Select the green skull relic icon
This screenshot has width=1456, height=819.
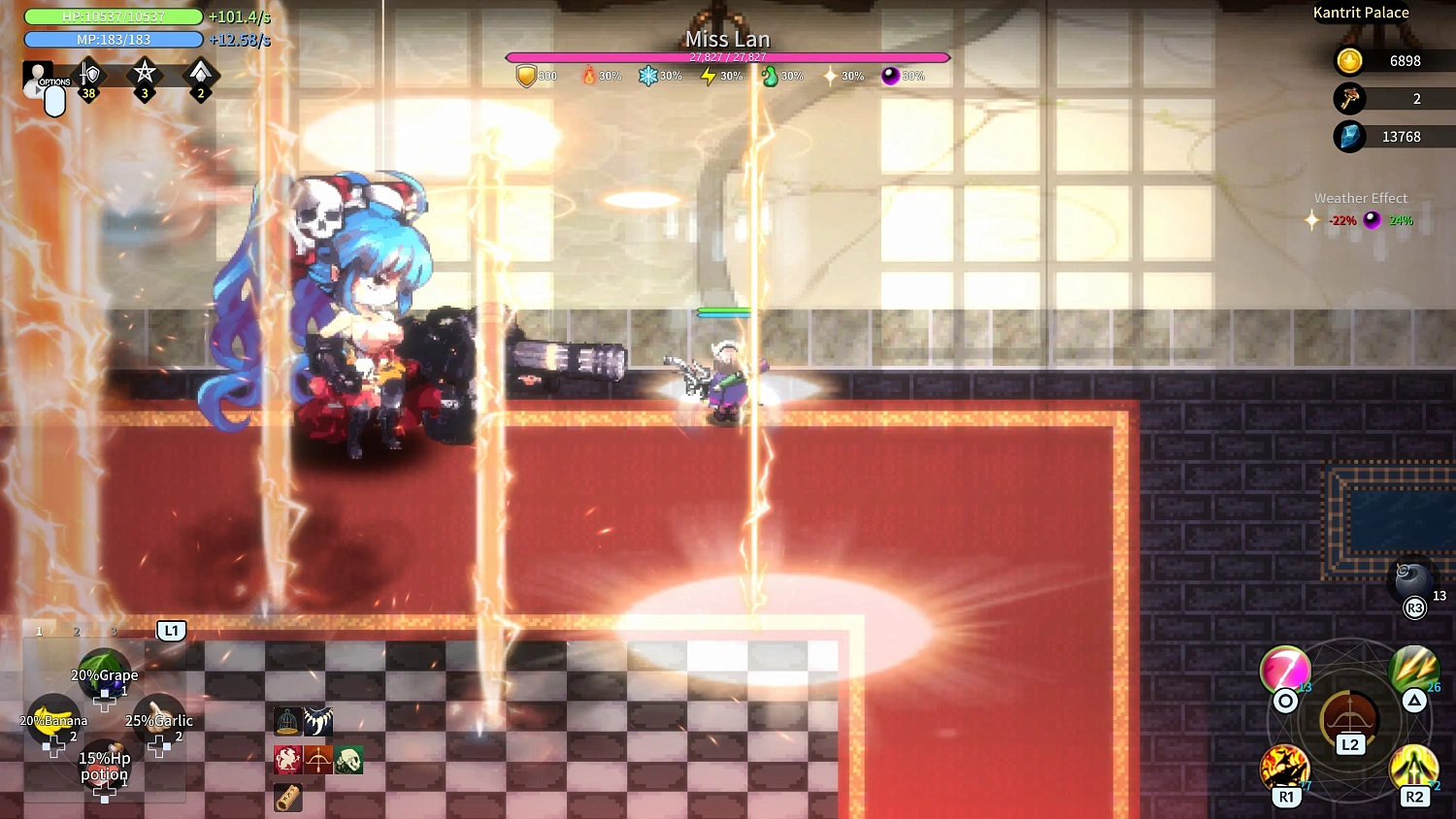tap(349, 760)
